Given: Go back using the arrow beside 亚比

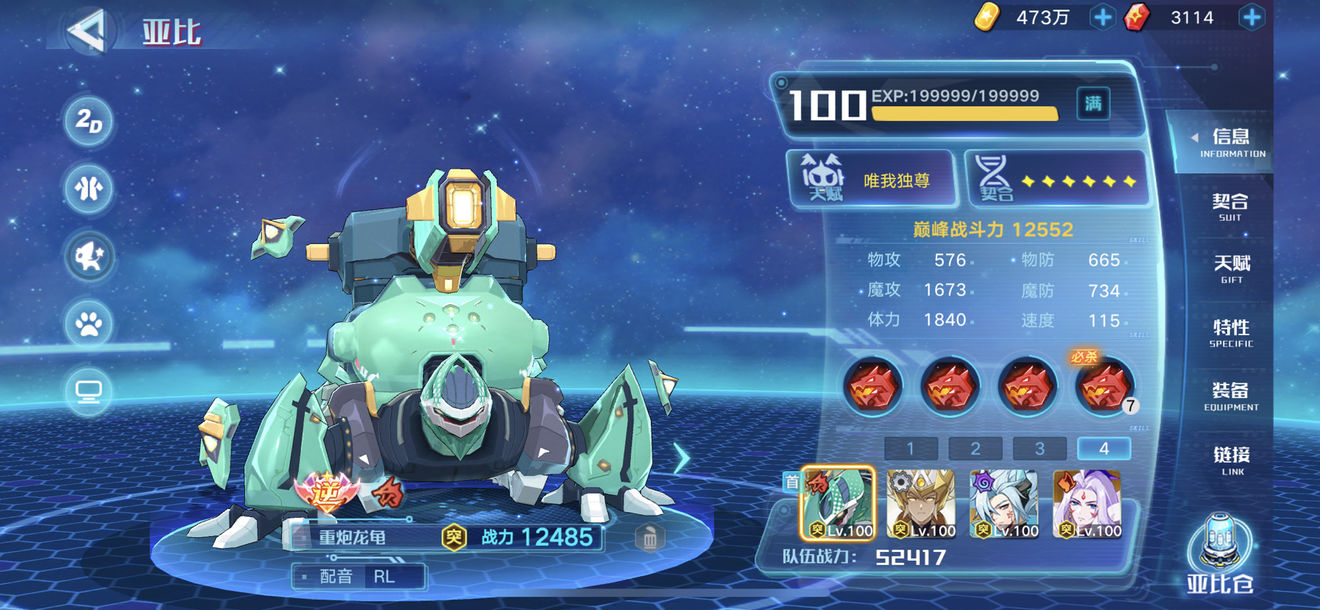Looking at the screenshot, I should pos(86,31).
